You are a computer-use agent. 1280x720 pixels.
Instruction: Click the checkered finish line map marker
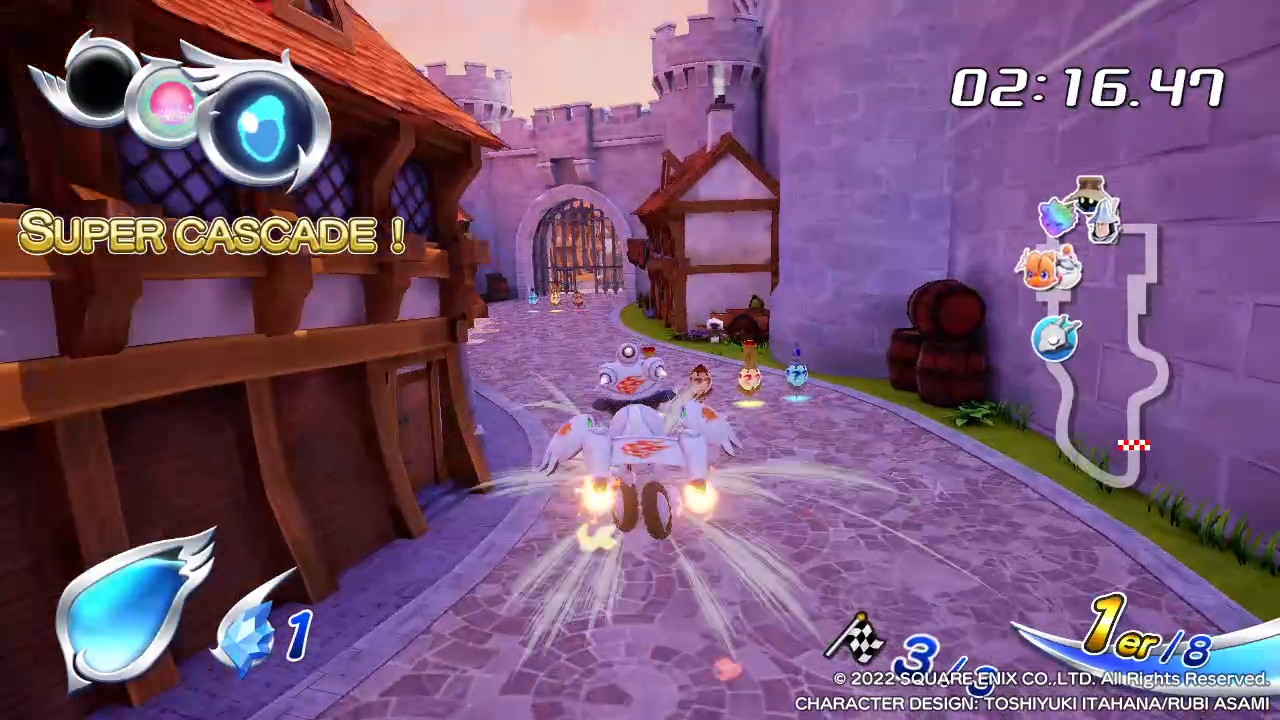pyautogui.click(x=1133, y=446)
